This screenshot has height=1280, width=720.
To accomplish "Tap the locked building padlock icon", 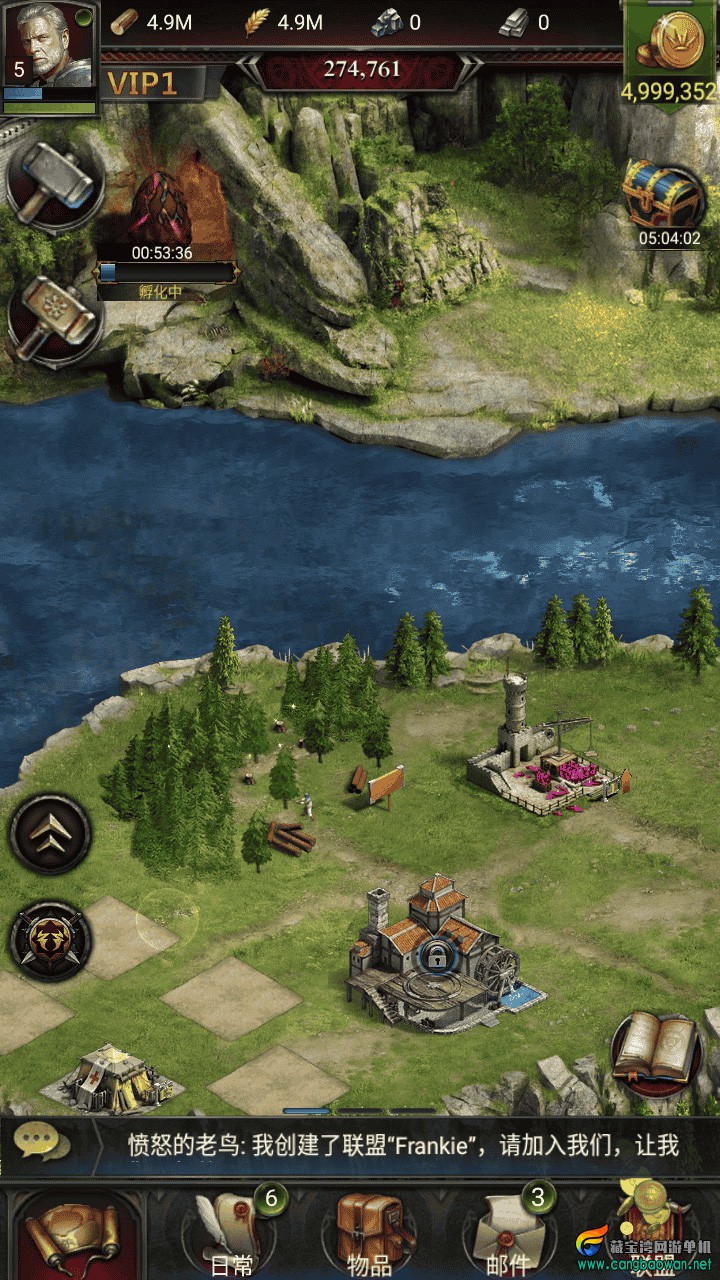I will point(436,957).
